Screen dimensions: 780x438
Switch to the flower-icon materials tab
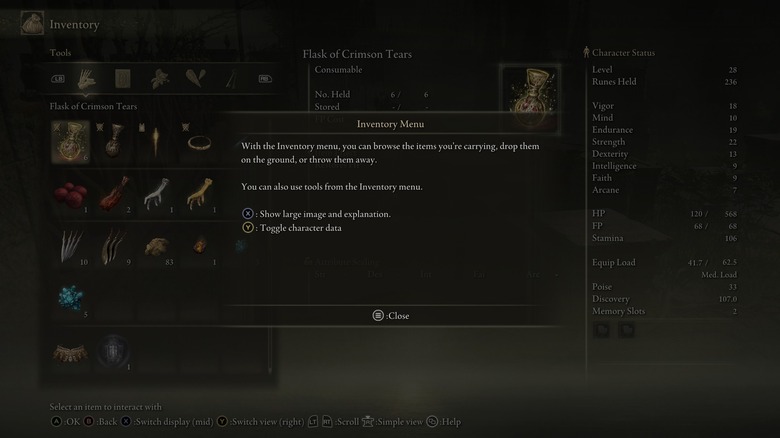(159, 78)
